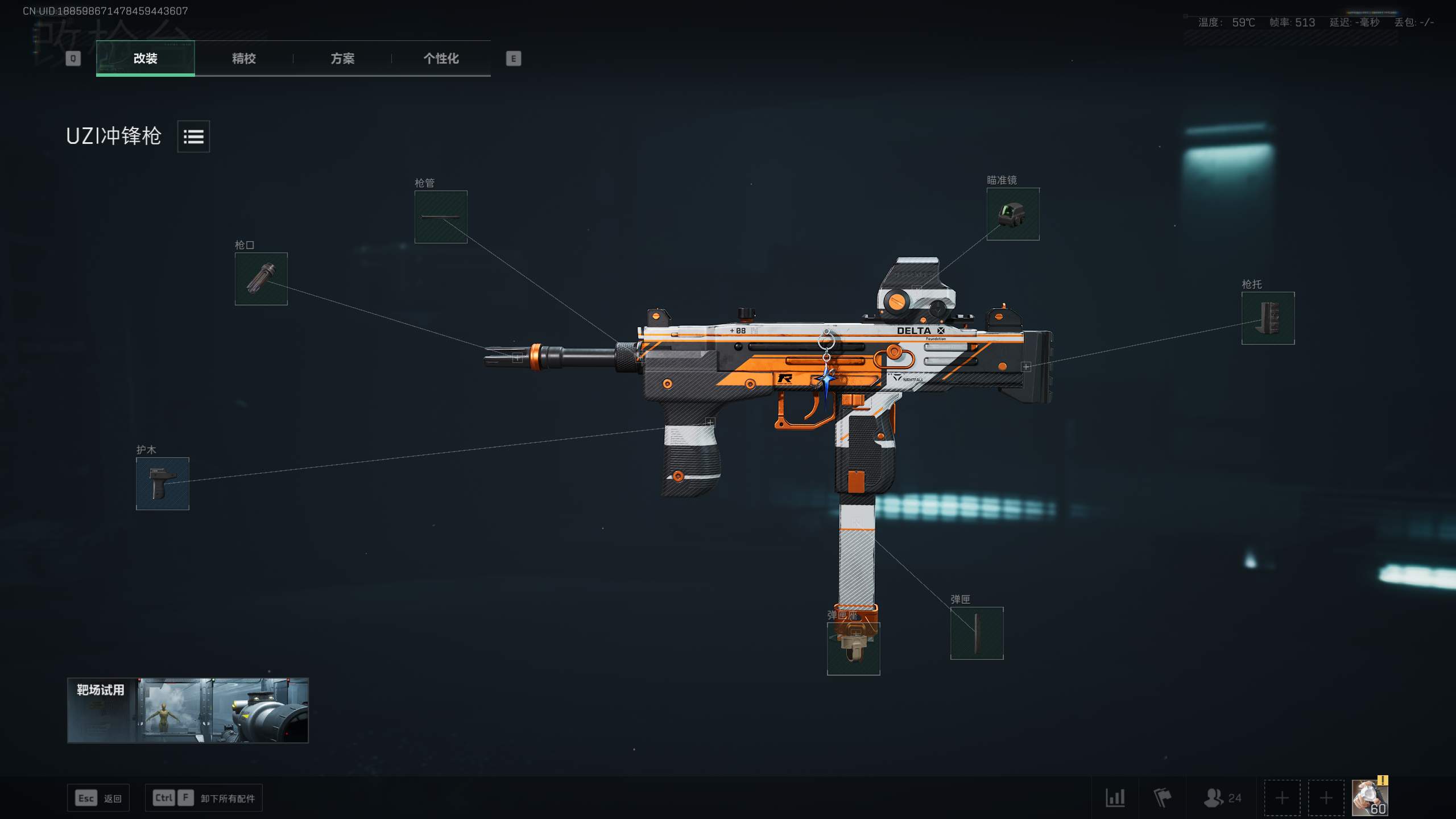
Task: Go to the 个性化 customization tab
Action: click(441, 58)
